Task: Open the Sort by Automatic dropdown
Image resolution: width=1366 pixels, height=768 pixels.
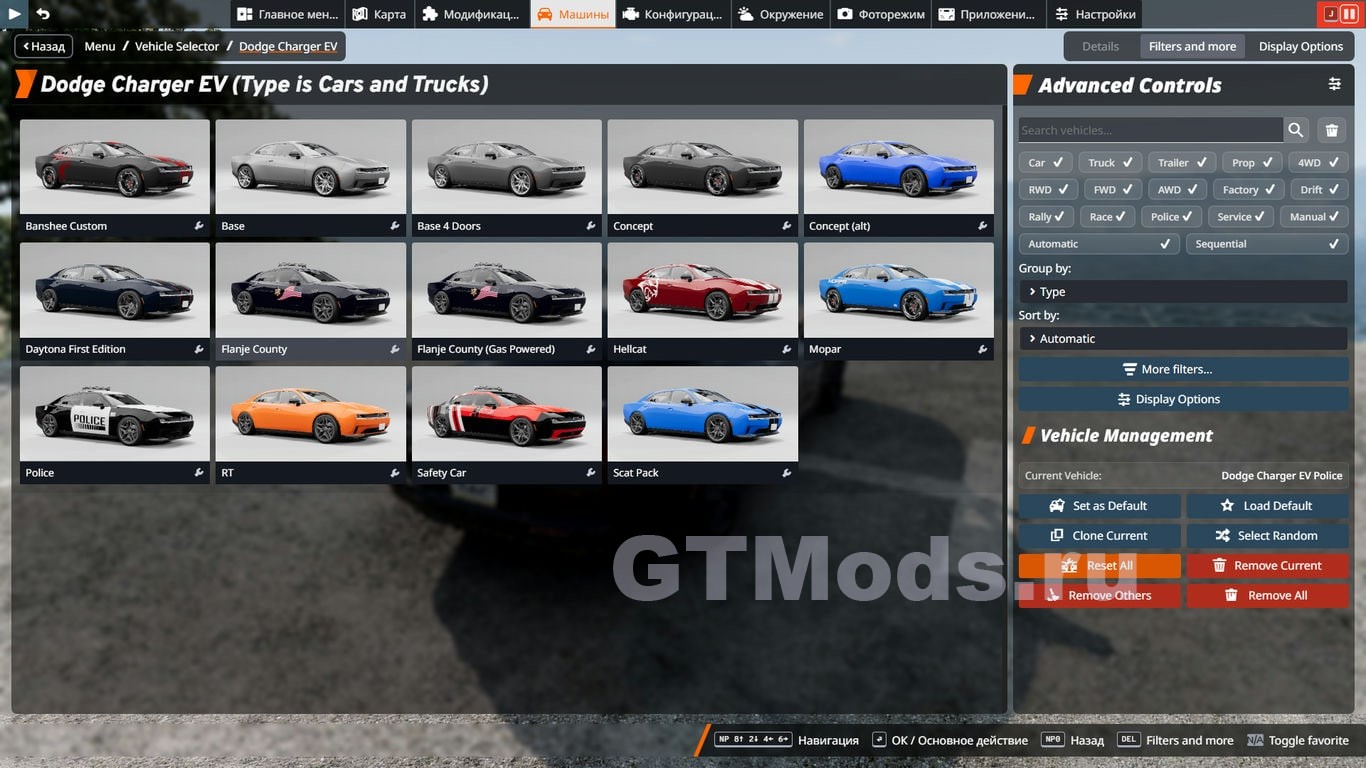Action: [1183, 339]
